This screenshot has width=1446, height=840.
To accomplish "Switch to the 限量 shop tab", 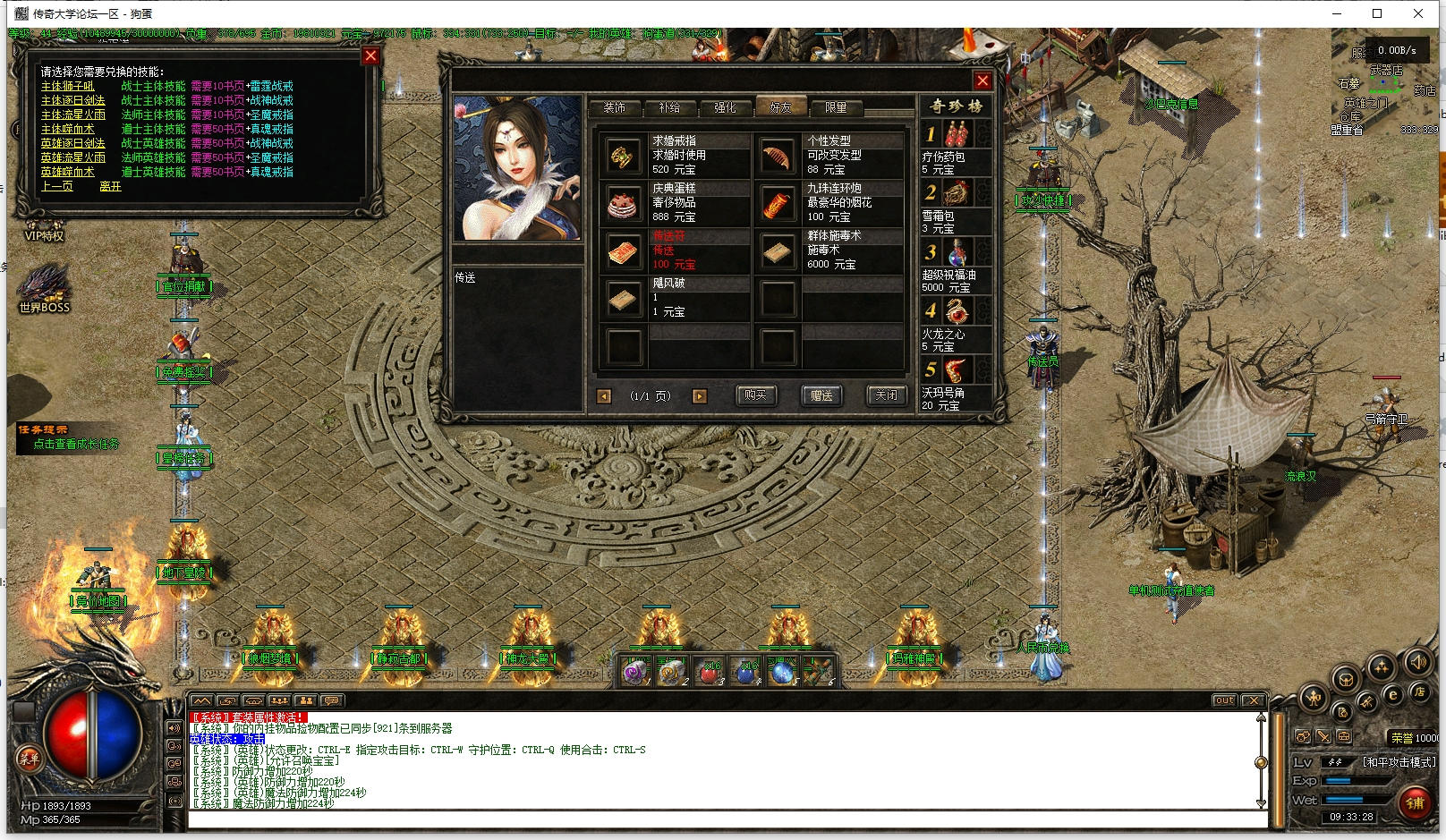I will pos(836,107).
